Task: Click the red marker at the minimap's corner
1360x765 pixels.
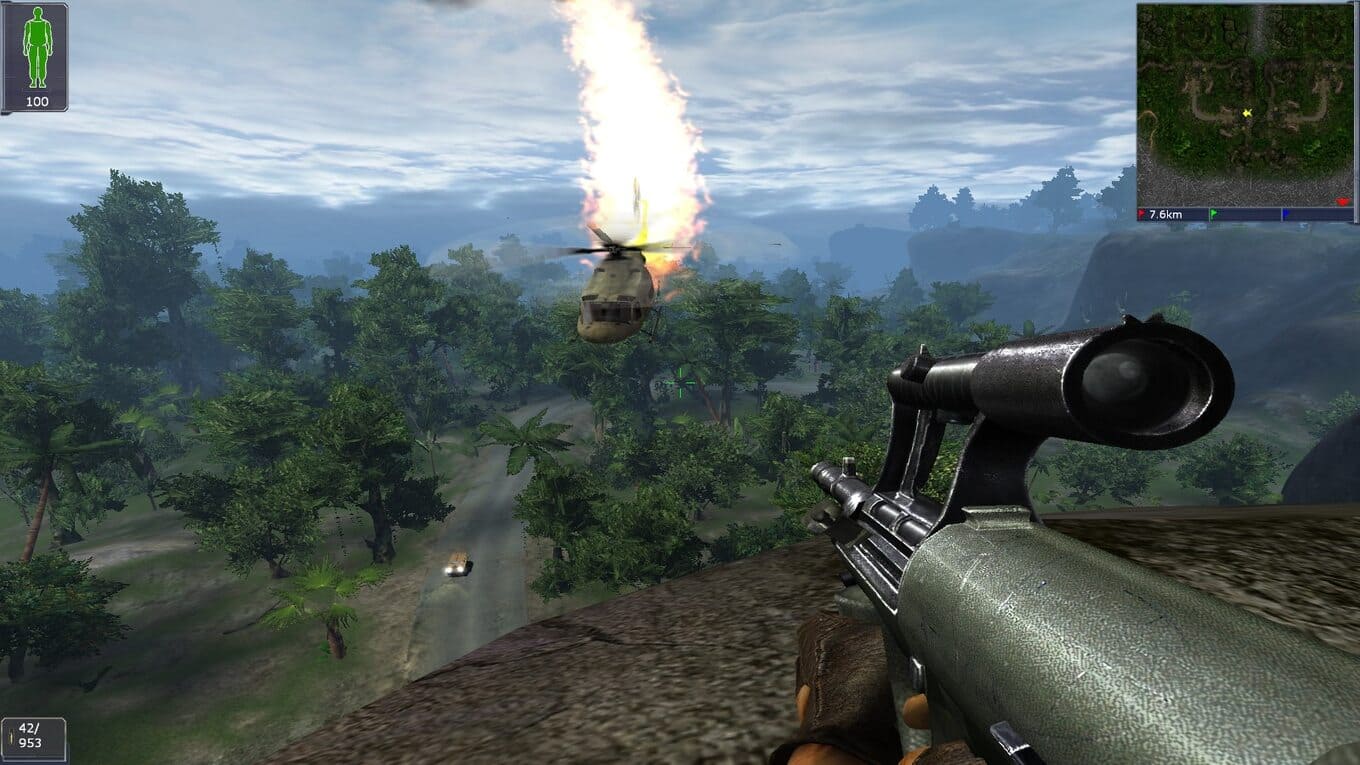Action: [1343, 203]
